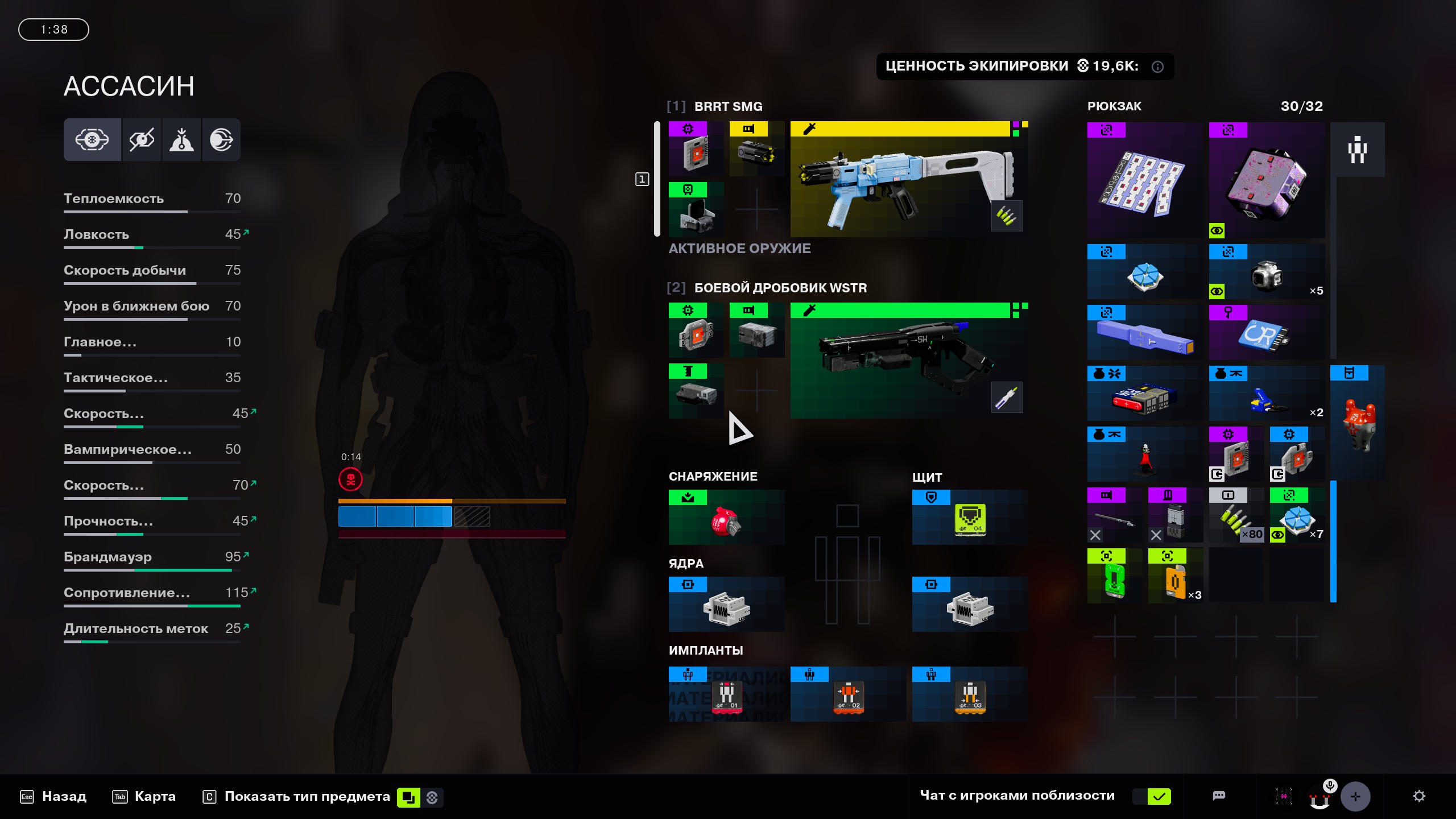Select the crossed-out eye ability tab
1456x819 pixels.
tap(142, 140)
